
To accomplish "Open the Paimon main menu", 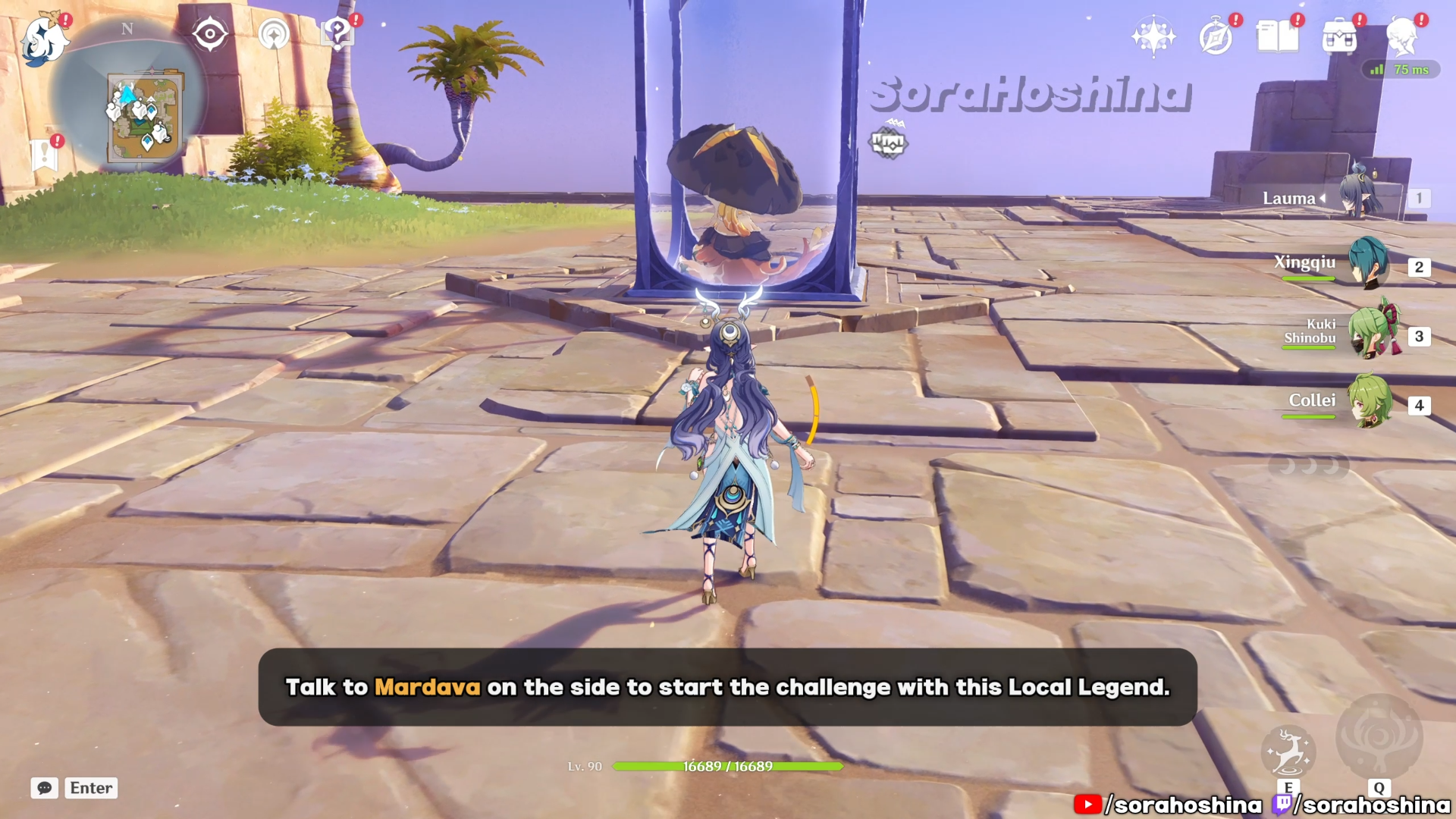I will pos(44,39).
